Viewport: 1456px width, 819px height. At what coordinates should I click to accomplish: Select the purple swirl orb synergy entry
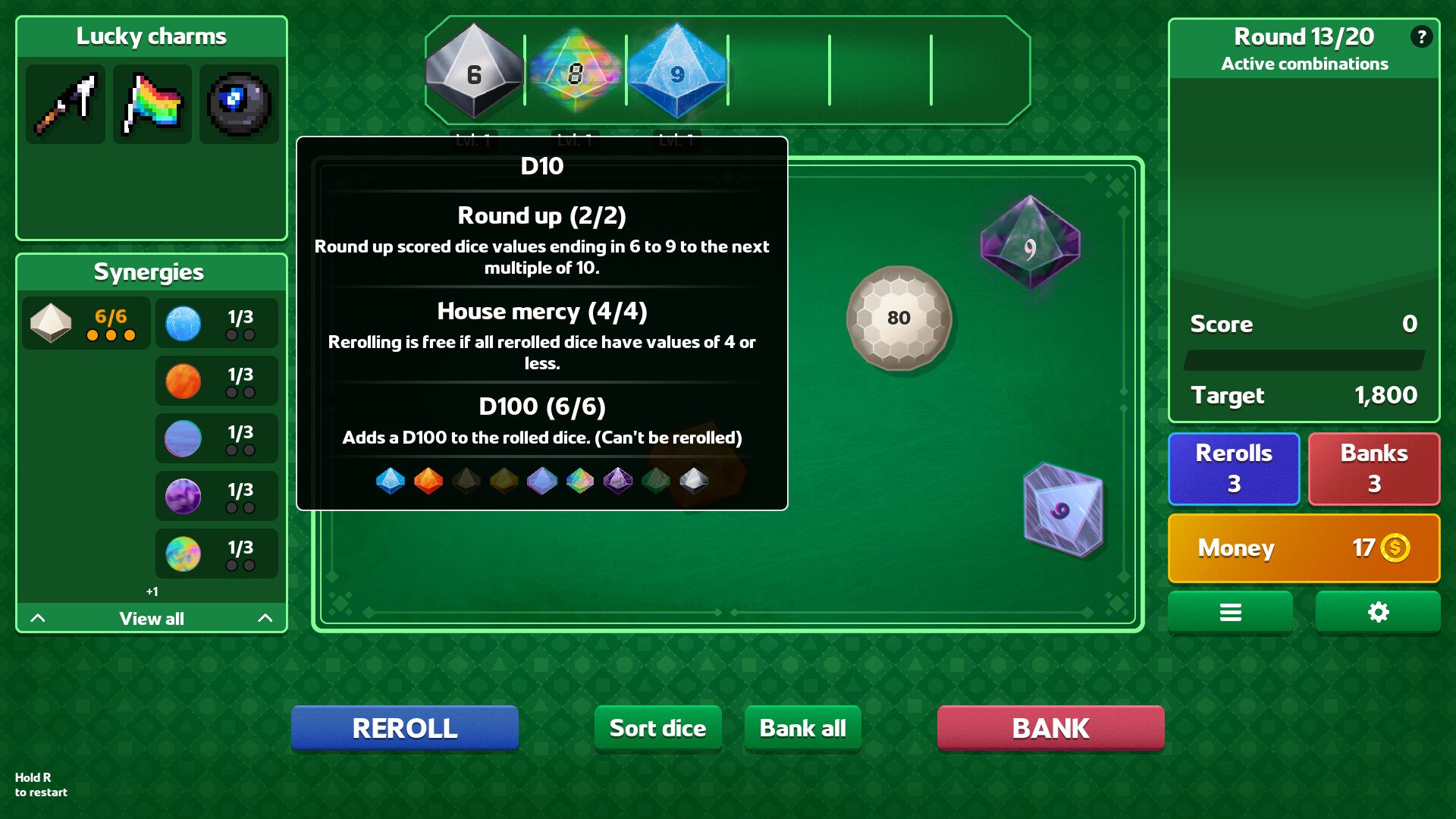tap(217, 496)
